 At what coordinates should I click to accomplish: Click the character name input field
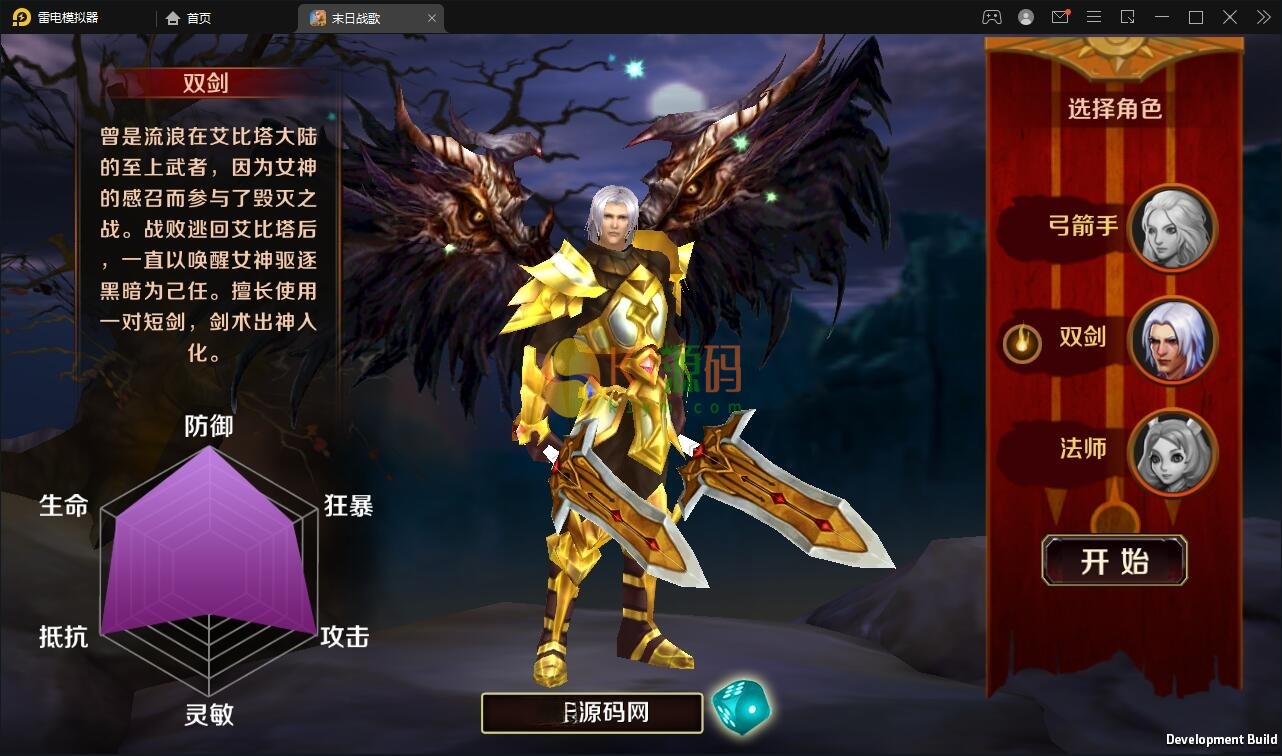(590, 712)
